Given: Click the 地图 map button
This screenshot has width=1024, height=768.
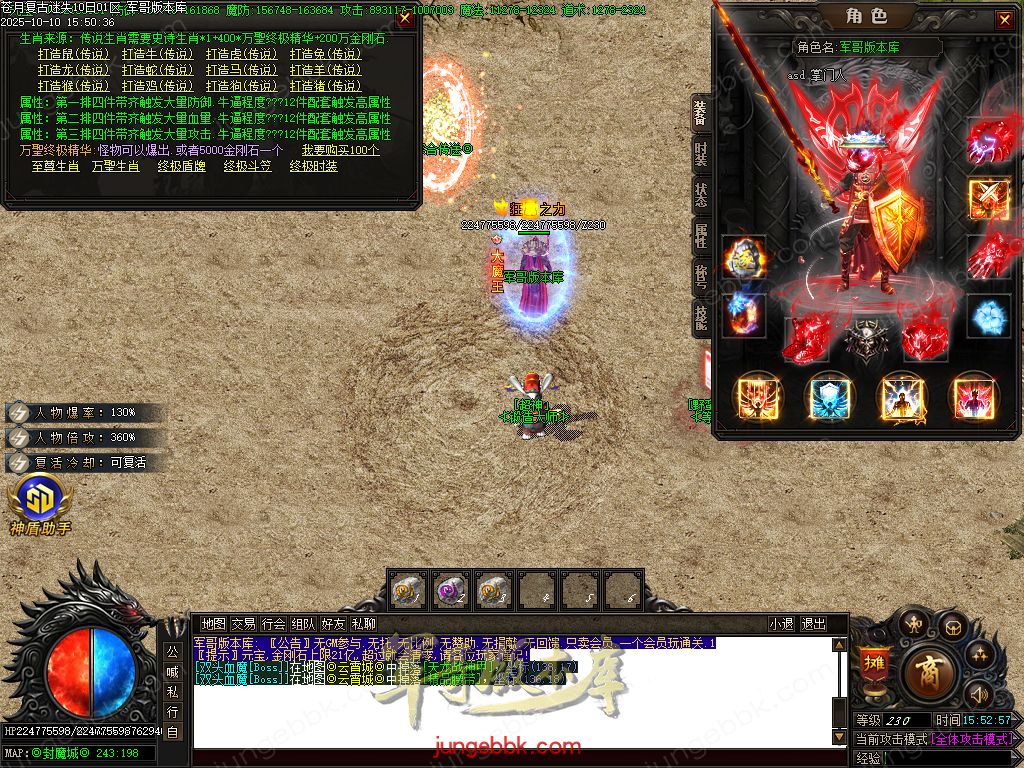Looking at the screenshot, I should tap(213, 623).
